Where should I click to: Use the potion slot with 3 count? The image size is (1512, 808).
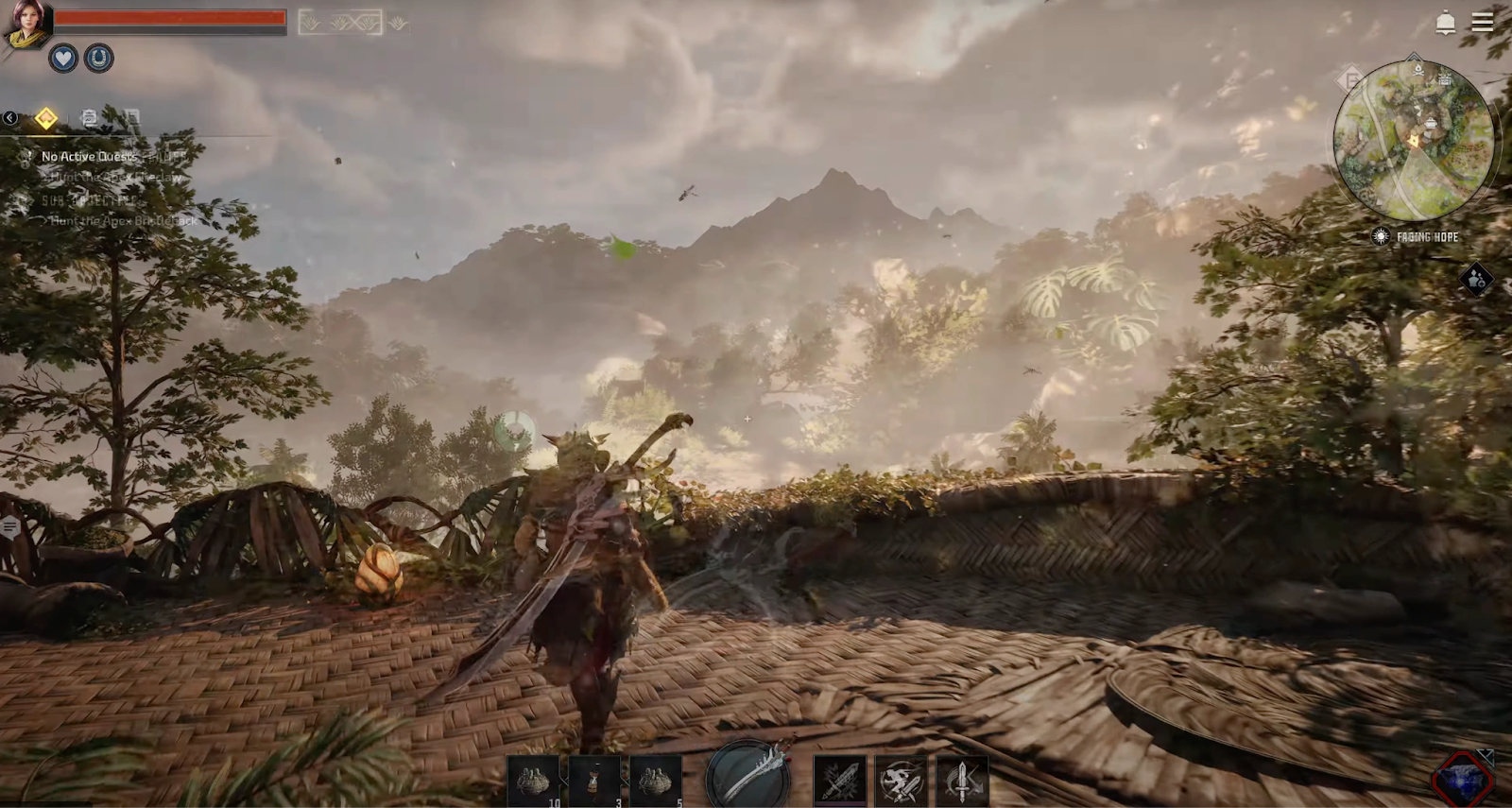click(x=594, y=782)
